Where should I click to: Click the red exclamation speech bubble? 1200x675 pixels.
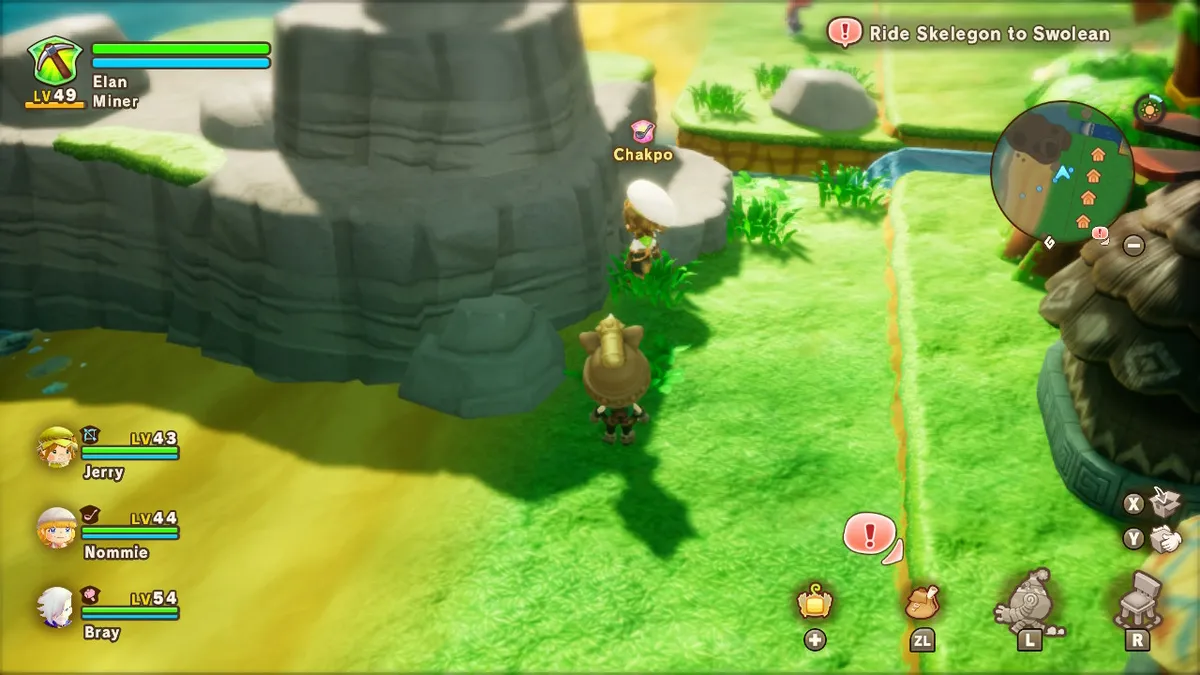point(869,533)
